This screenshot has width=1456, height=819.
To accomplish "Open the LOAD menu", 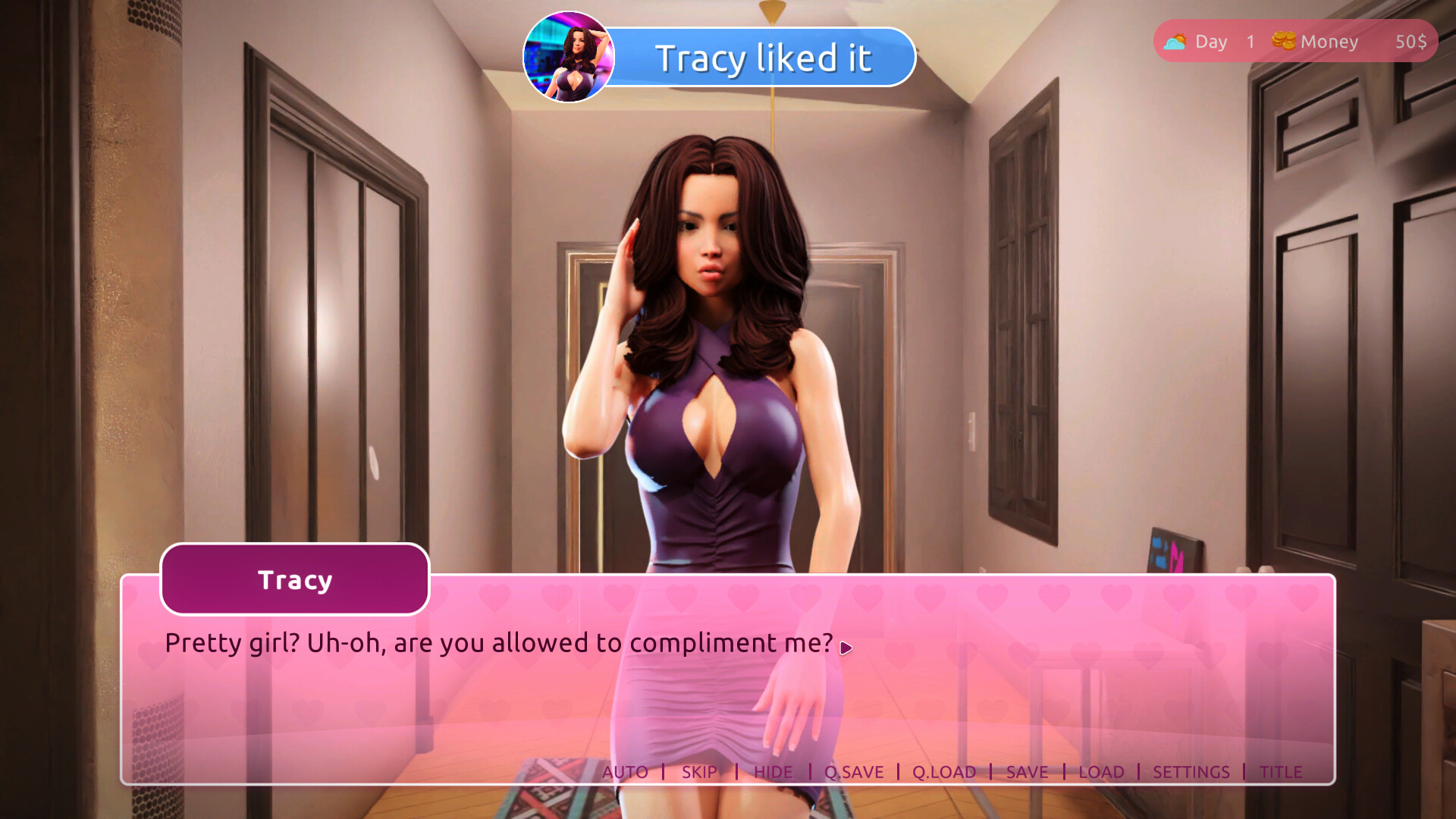I will (x=1101, y=772).
